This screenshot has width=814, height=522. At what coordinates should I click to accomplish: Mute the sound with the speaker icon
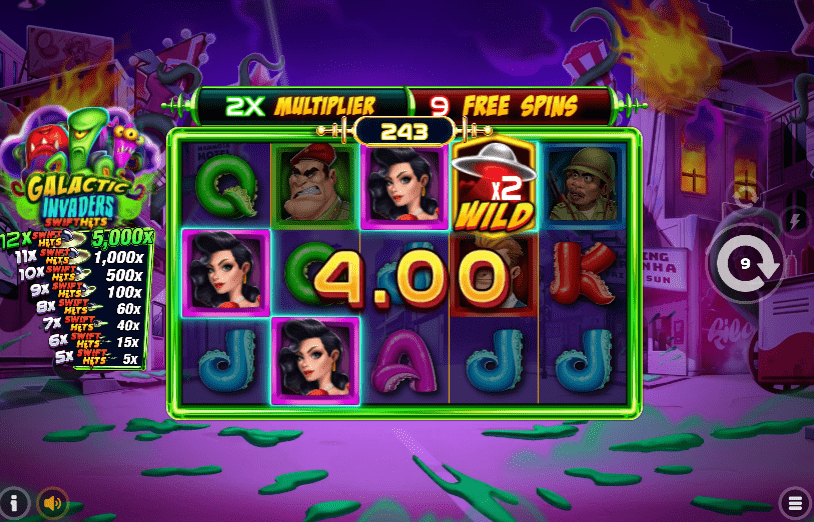point(51,502)
